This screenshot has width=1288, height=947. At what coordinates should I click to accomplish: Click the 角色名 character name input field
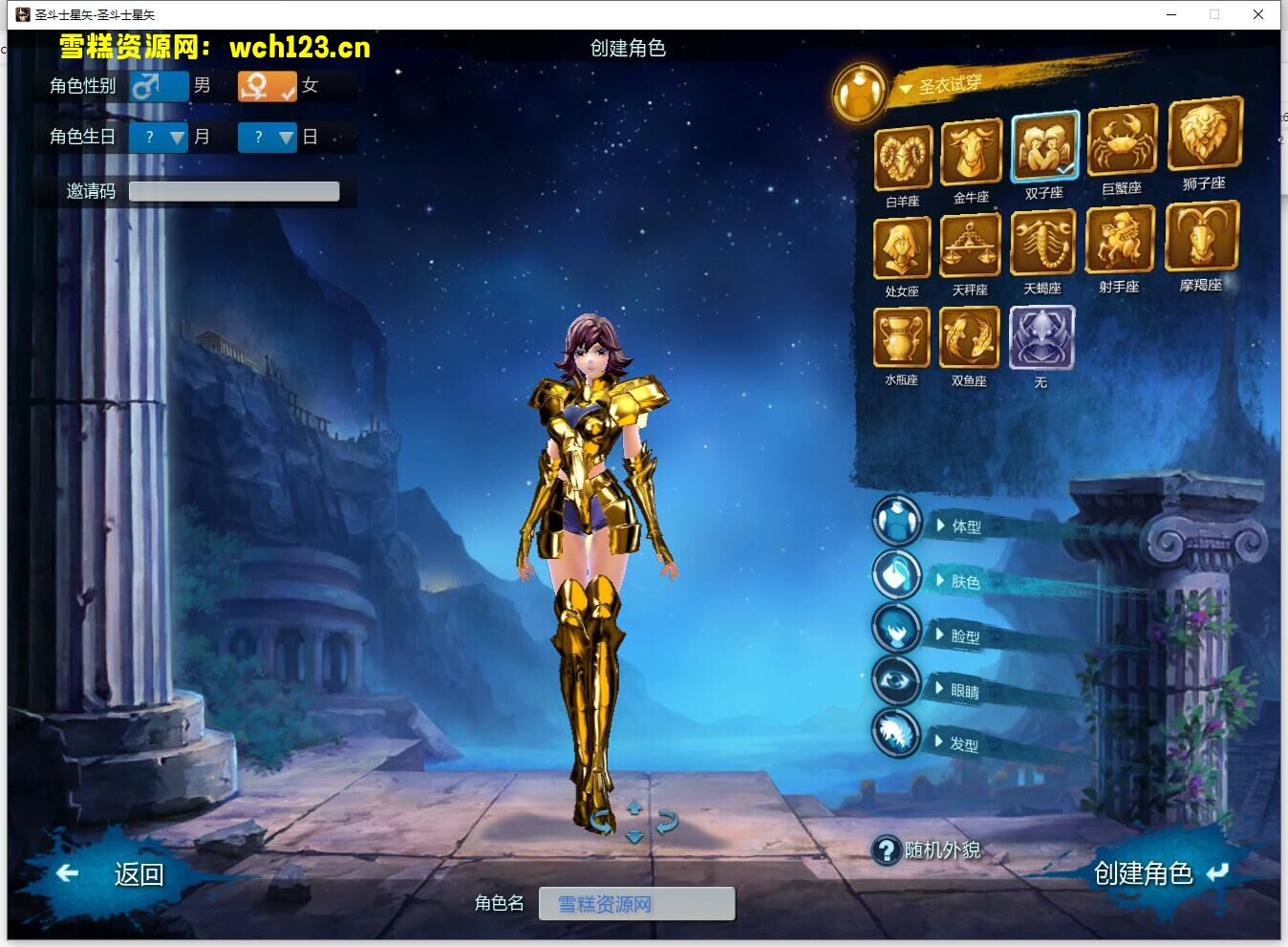click(636, 904)
